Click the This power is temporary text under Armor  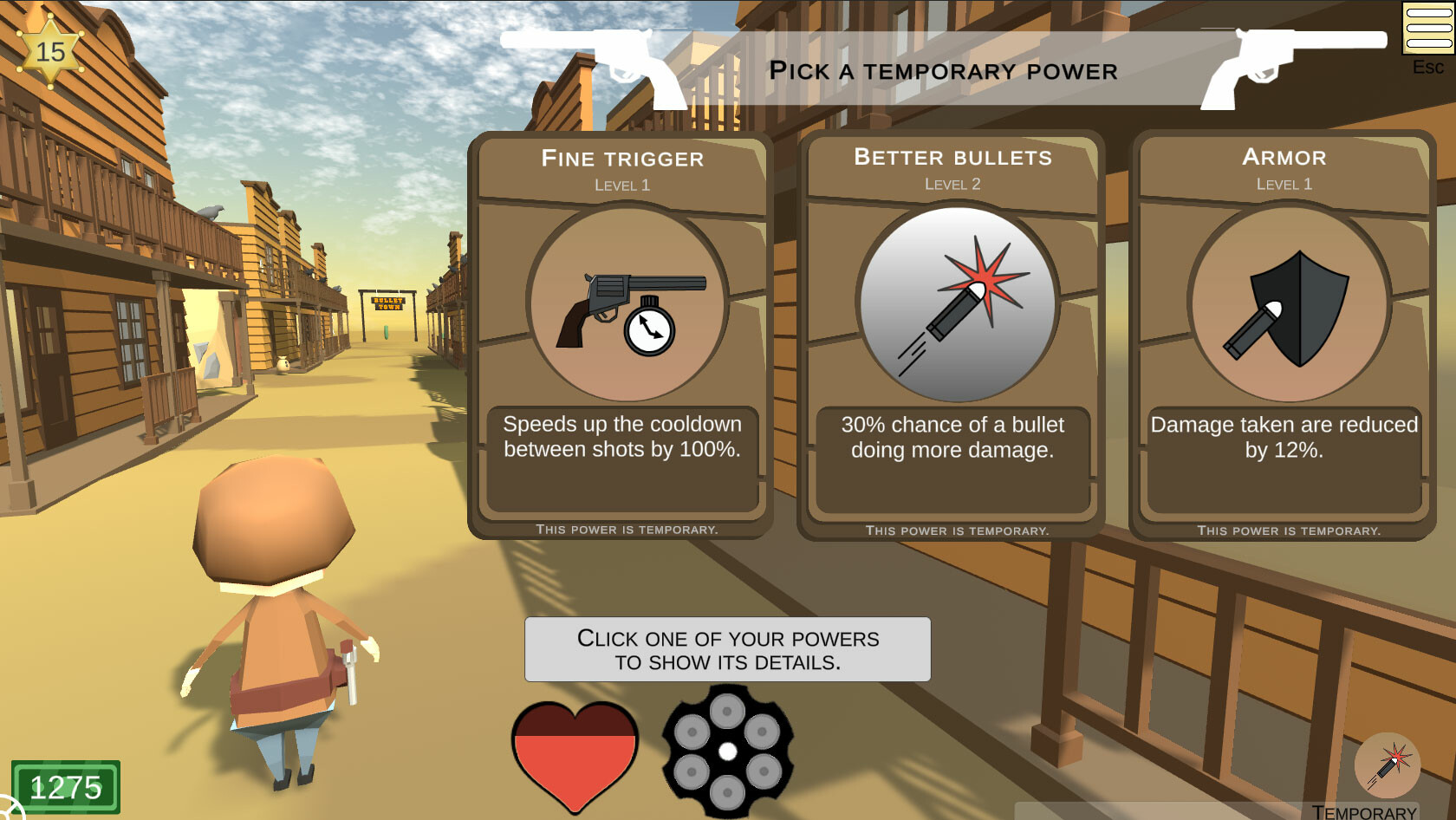1289,528
